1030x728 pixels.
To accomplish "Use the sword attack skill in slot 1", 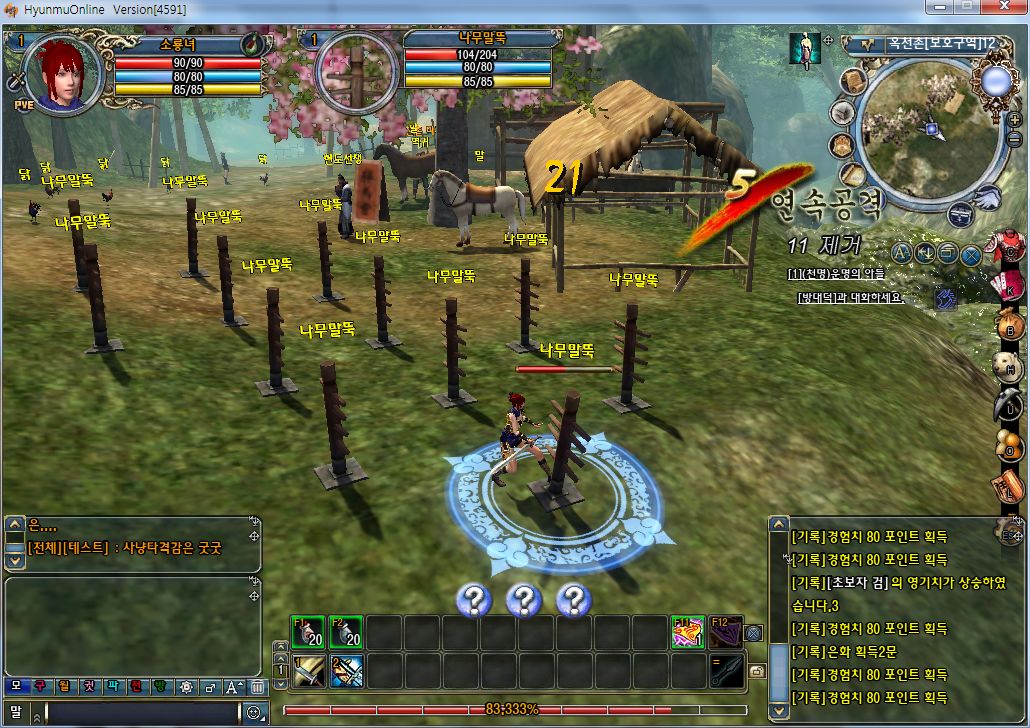I will (308, 671).
